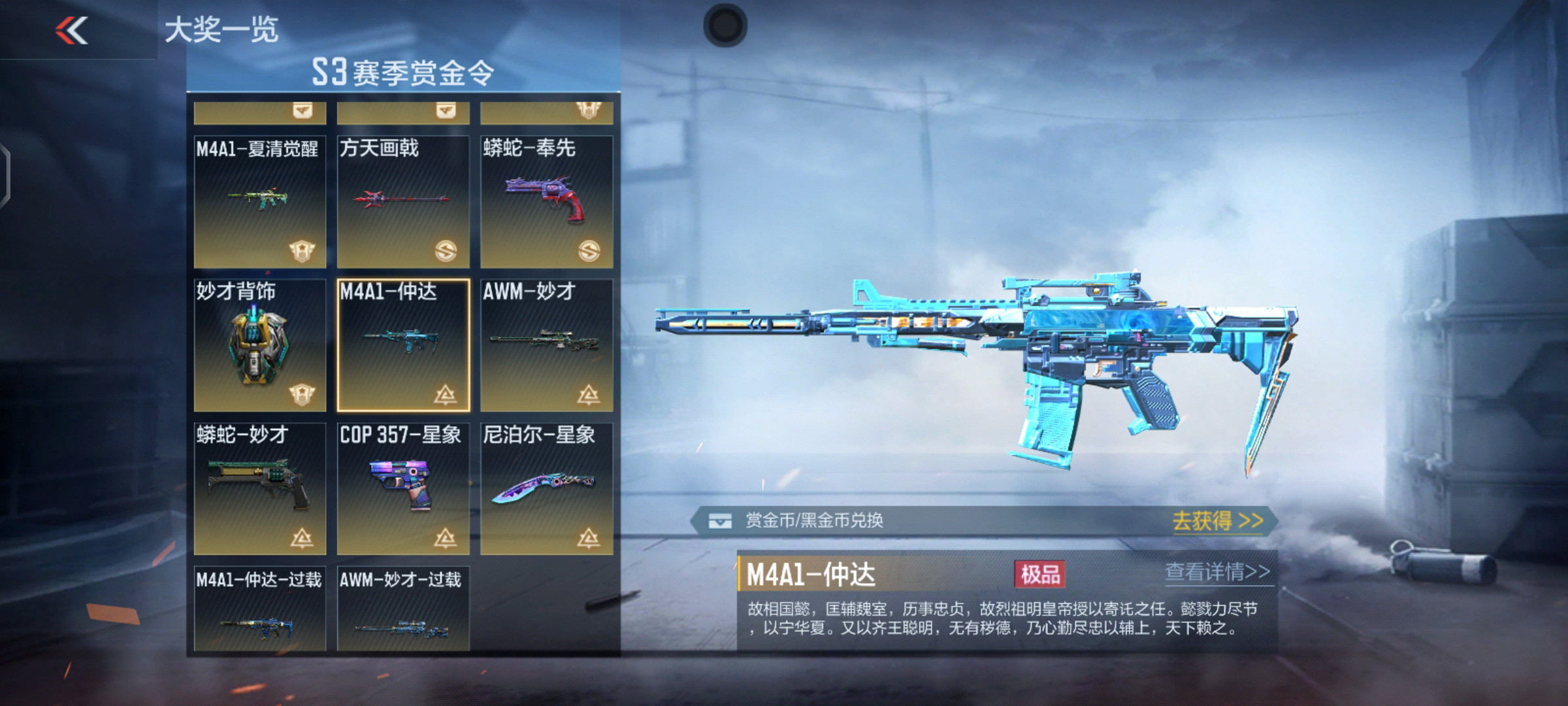Choose the COP 357-星象 pistol tile

(x=403, y=489)
